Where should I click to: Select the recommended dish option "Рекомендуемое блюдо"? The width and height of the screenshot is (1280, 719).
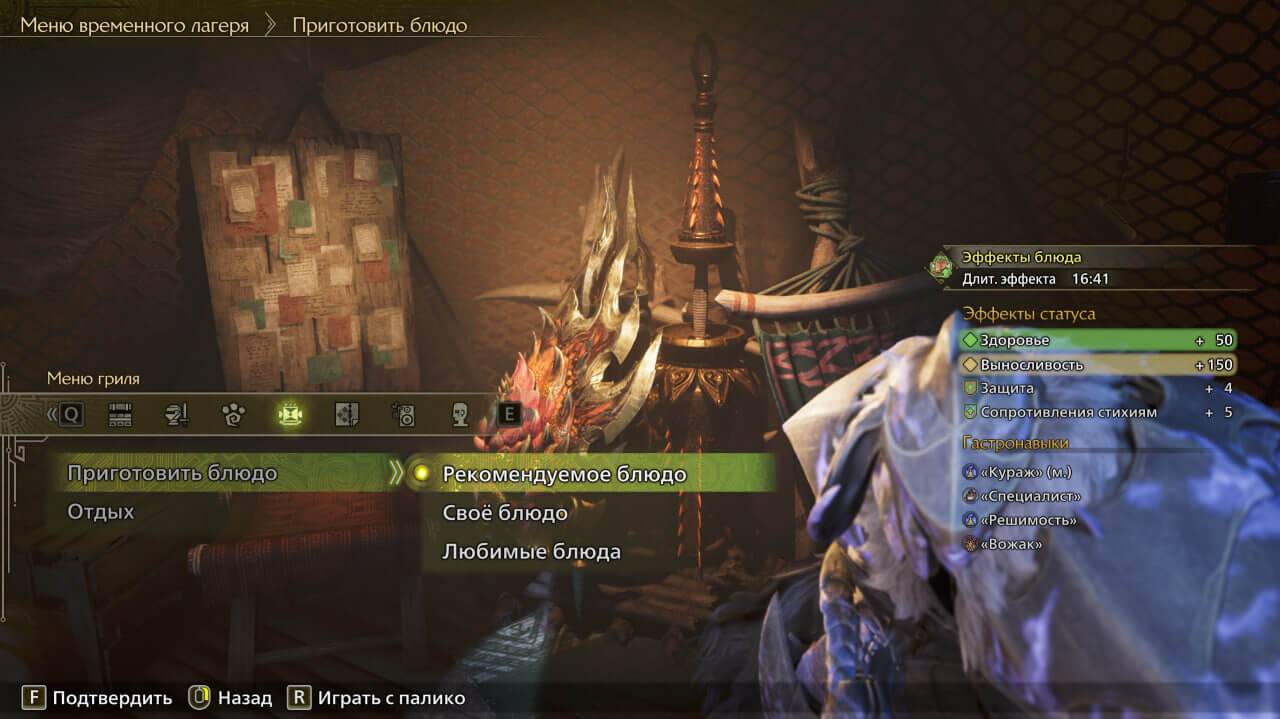pos(564,474)
